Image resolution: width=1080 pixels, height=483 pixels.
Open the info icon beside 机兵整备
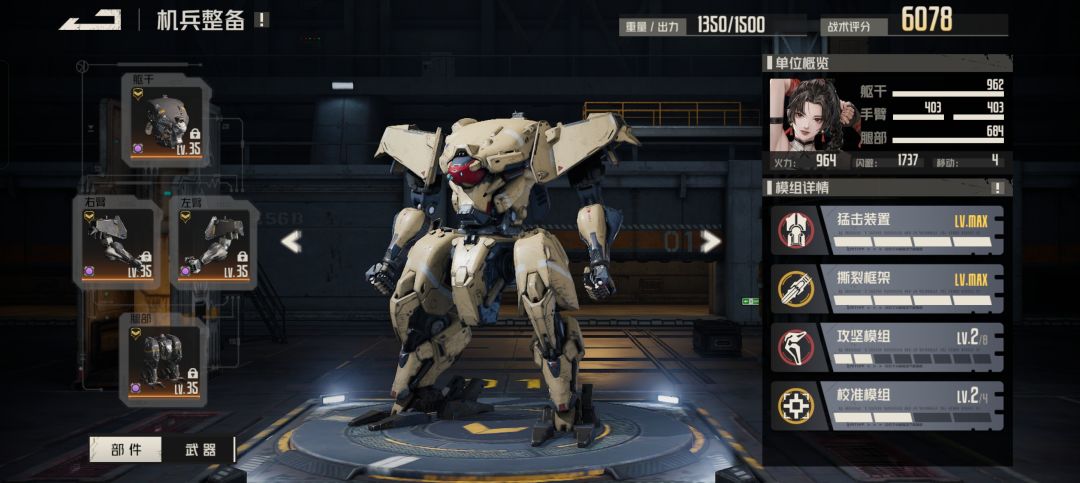(262, 20)
